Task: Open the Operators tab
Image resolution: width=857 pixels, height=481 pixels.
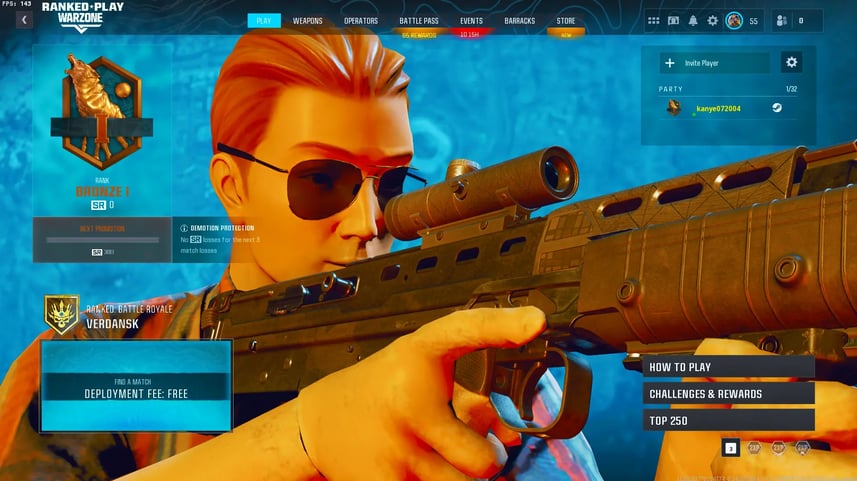Action: point(361,20)
